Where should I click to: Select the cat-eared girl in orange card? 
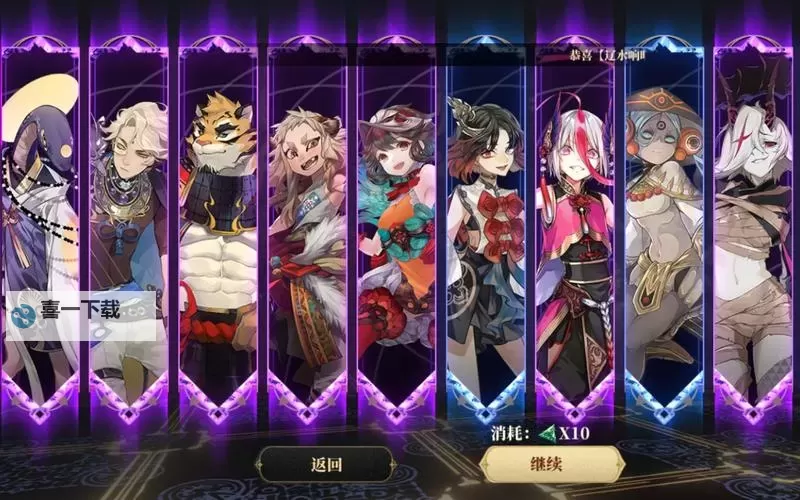pyautogui.click(x=396, y=230)
